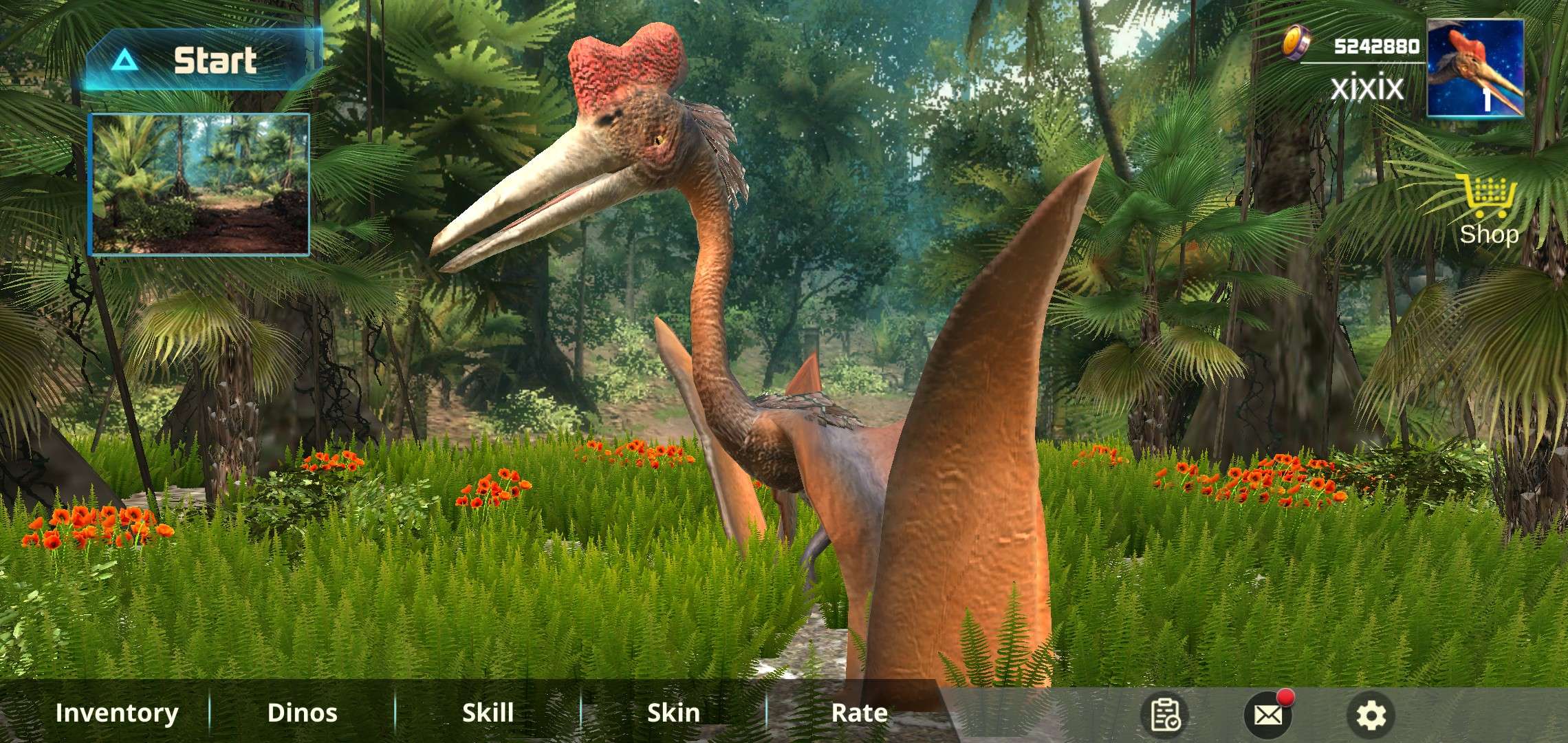Choose the Skin menu

pos(673,713)
